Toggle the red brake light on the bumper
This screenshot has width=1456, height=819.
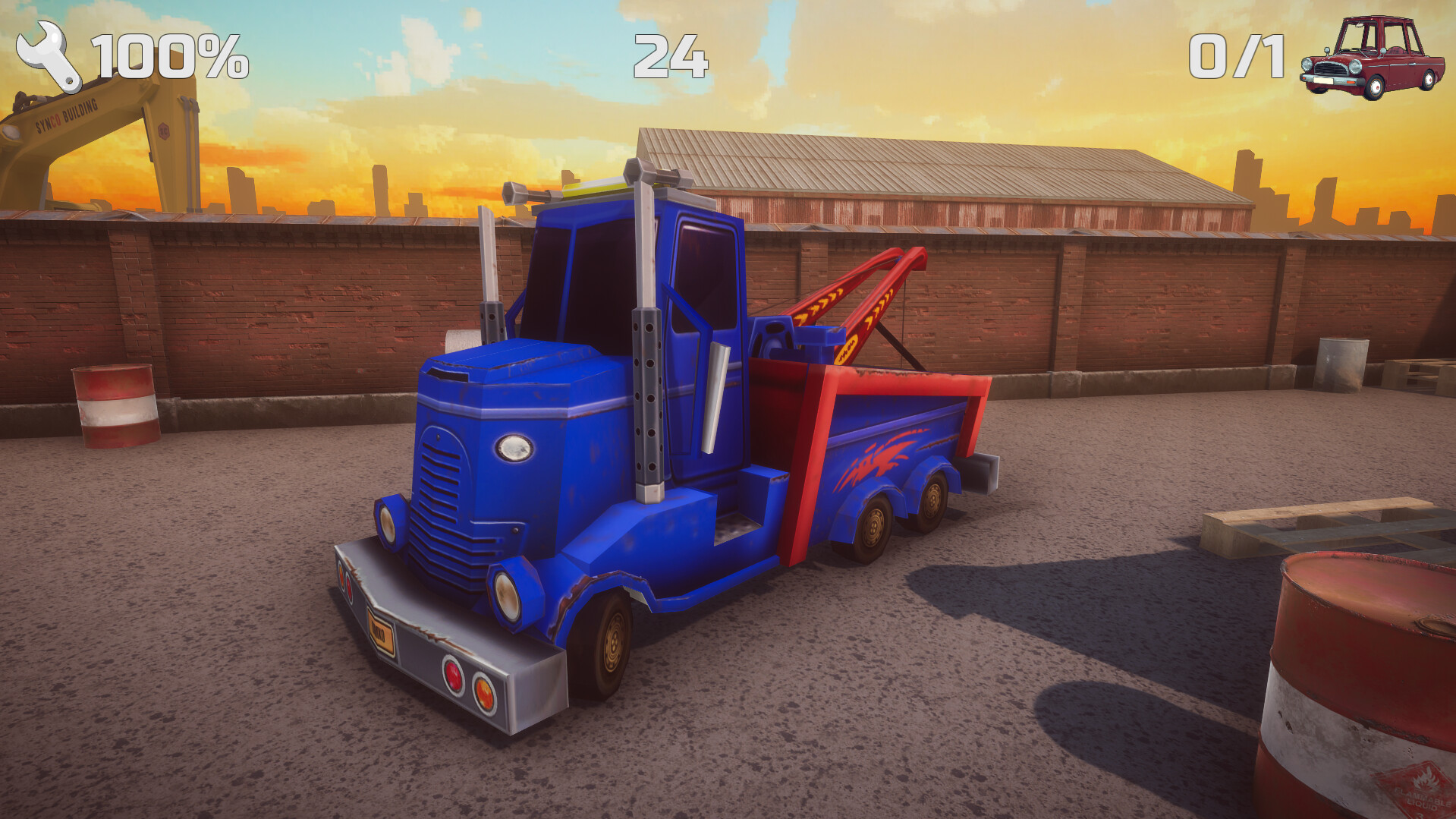pos(452,676)
